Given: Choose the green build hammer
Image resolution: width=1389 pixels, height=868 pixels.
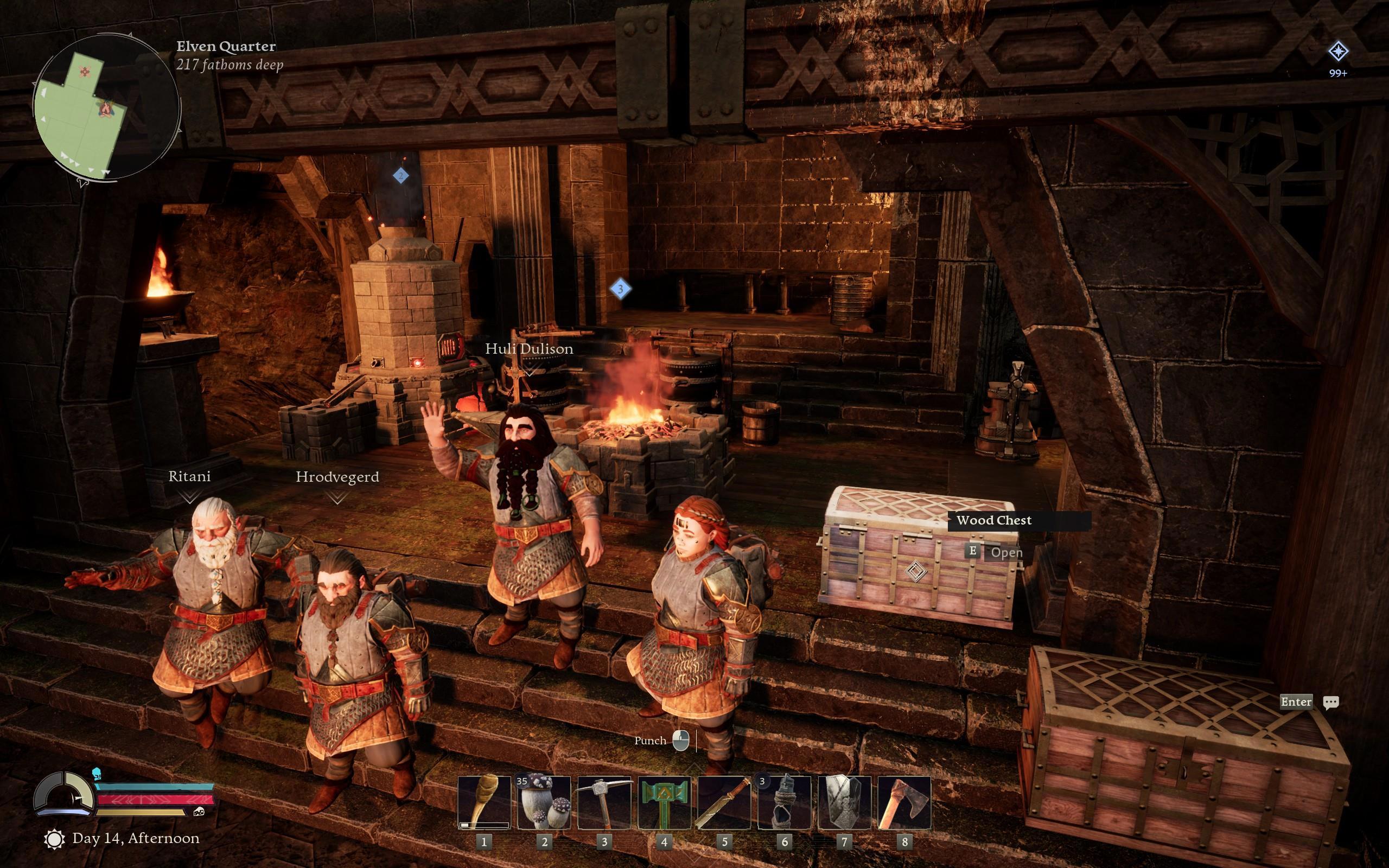Looking at the screenshot, I should (664, 802).
